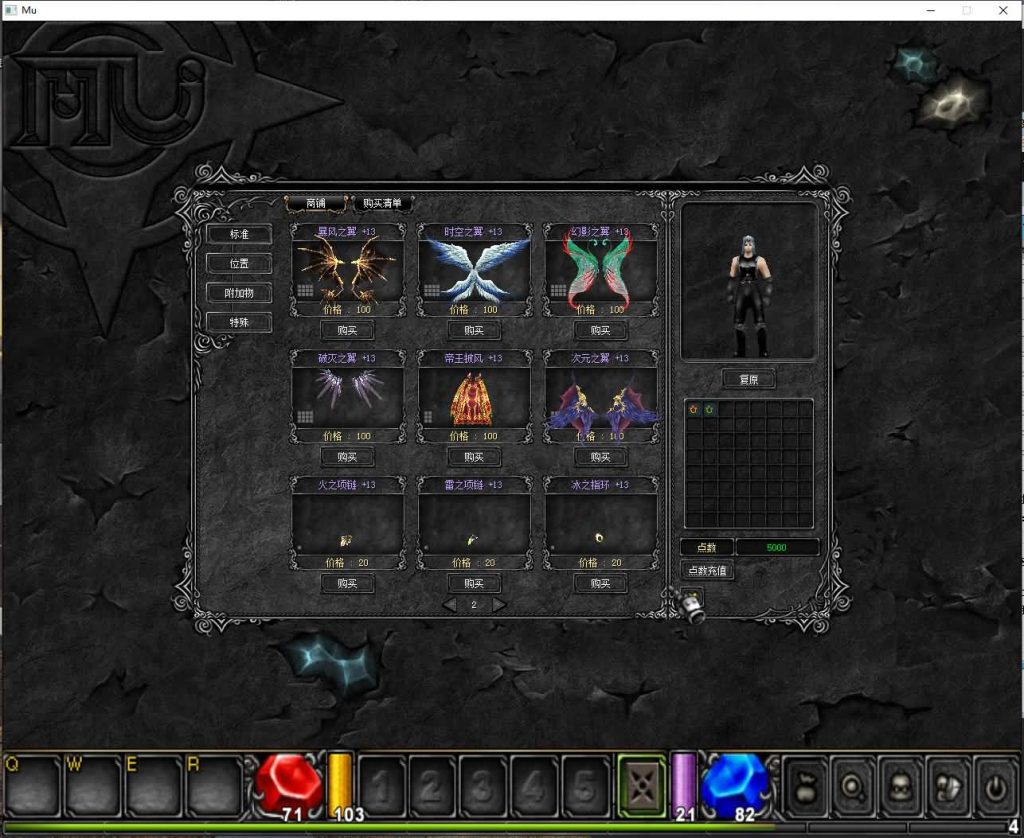The height and width of the screenshot is (838, 1024).
Task: Select the 次元之翼 item thumbnail
Action: pos(600,398)
